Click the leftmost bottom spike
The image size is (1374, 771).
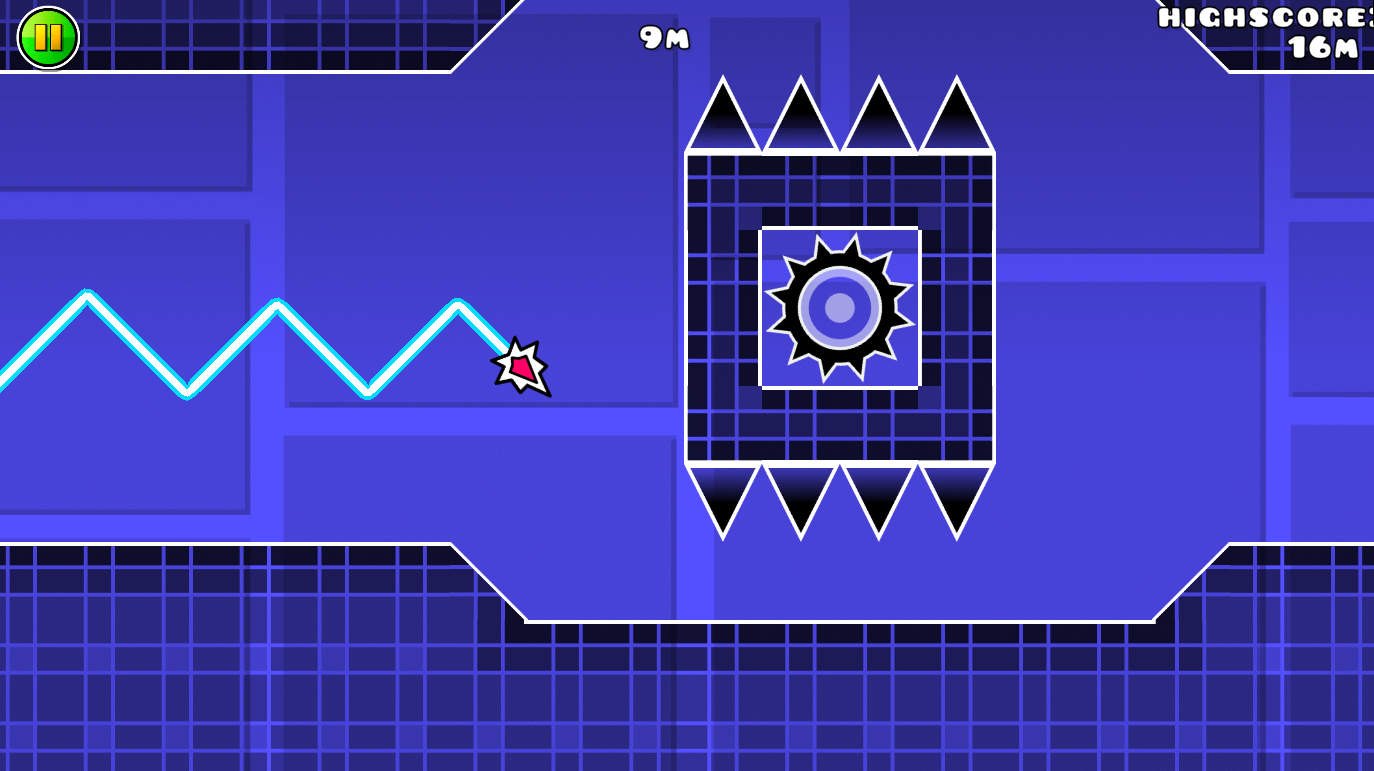tap(722, 495)
